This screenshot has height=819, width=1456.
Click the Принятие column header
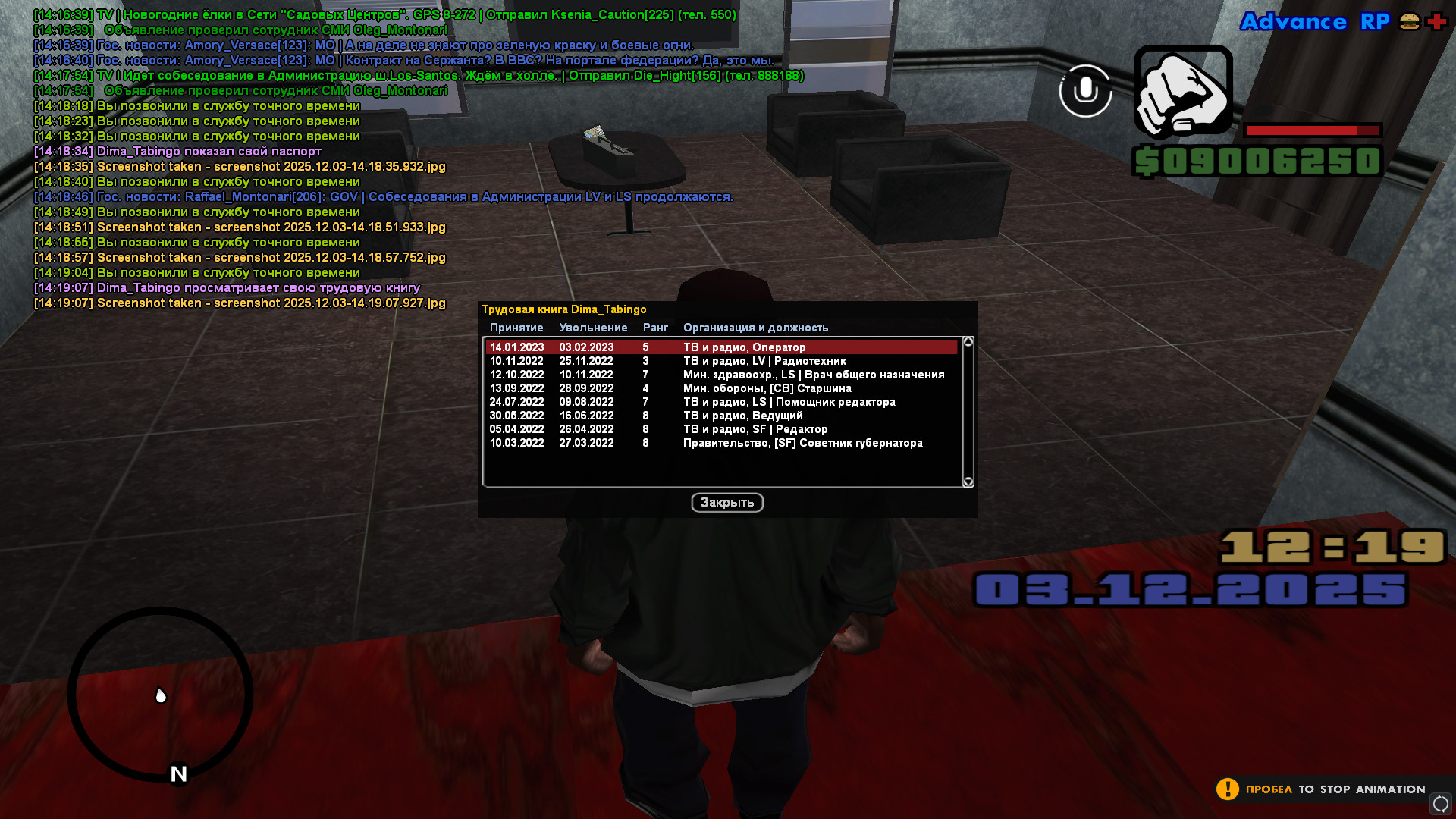(x=516, y=328)
